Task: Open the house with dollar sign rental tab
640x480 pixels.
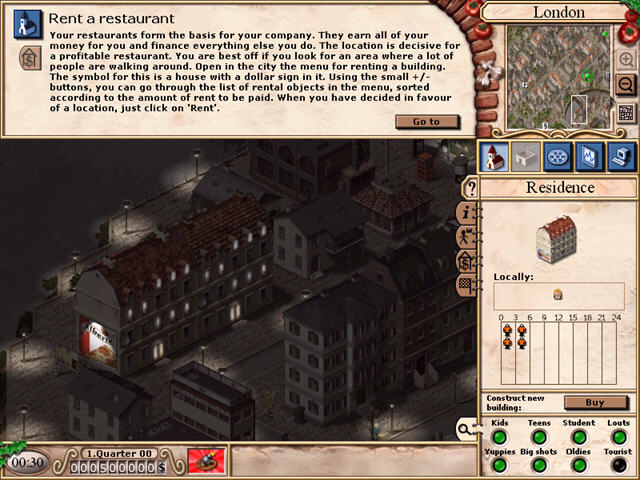Action: pos(466,261)
